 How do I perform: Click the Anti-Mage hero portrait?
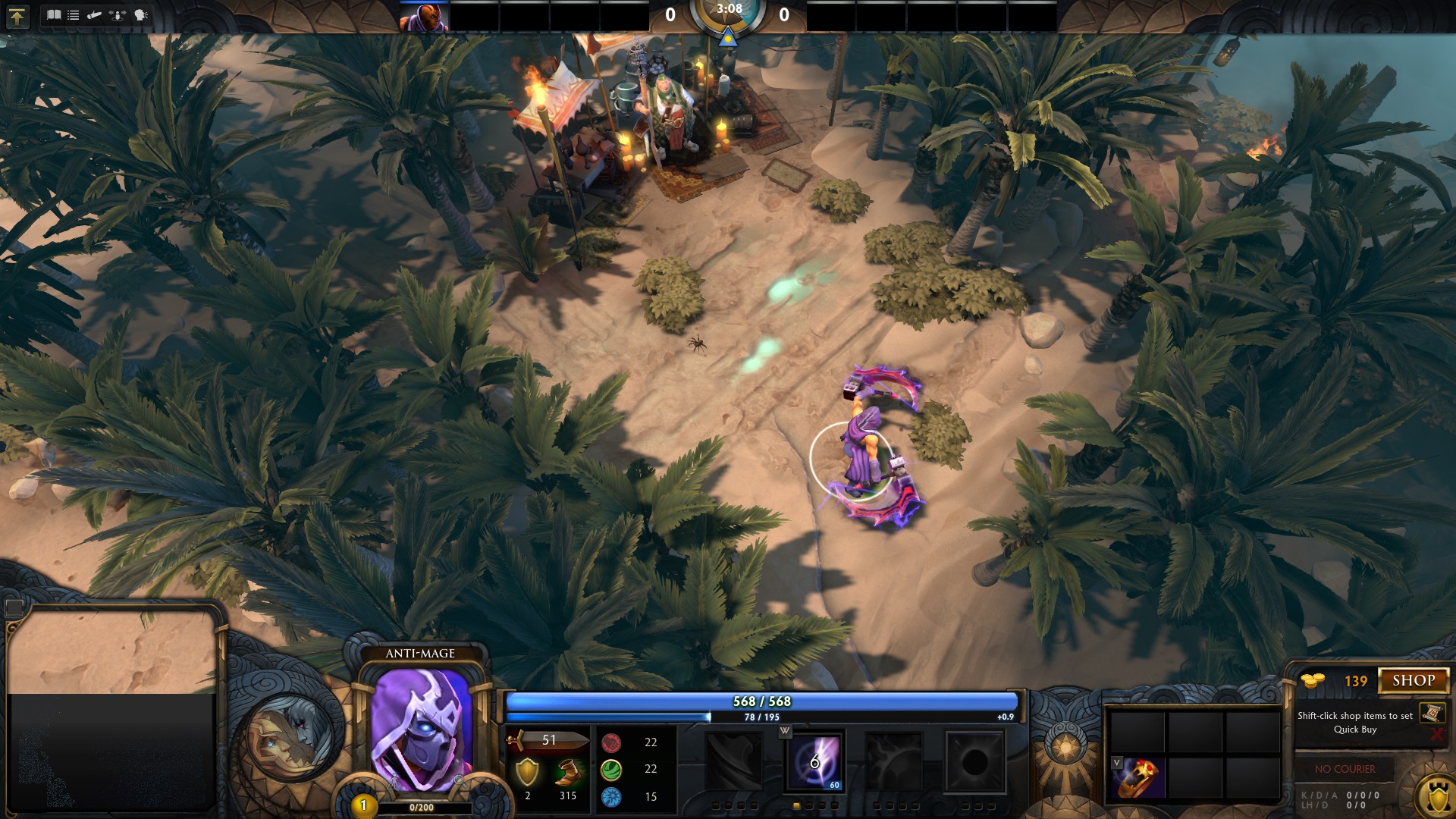(420, 728)
